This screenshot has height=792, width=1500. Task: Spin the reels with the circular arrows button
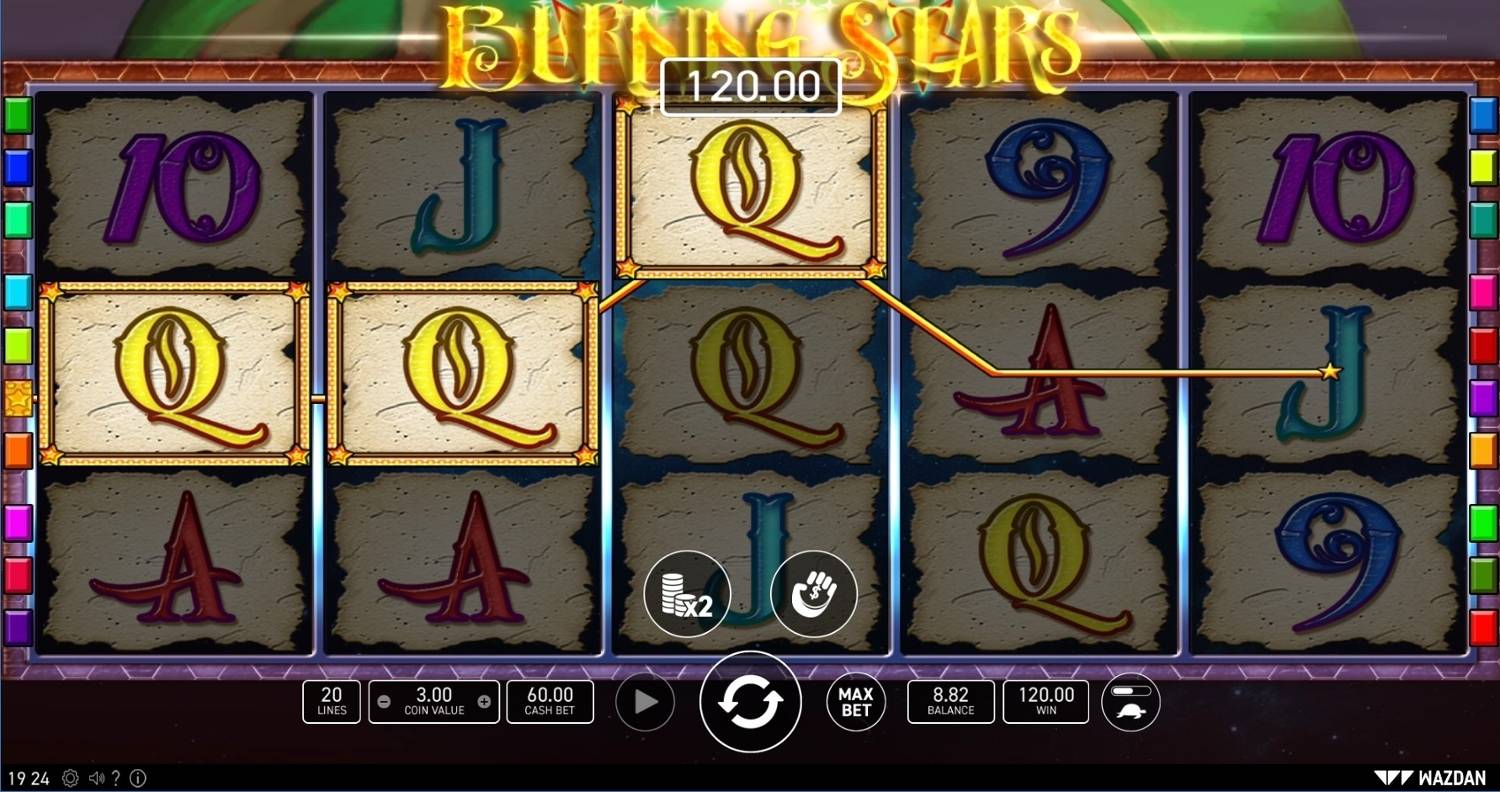pos(750,701)
